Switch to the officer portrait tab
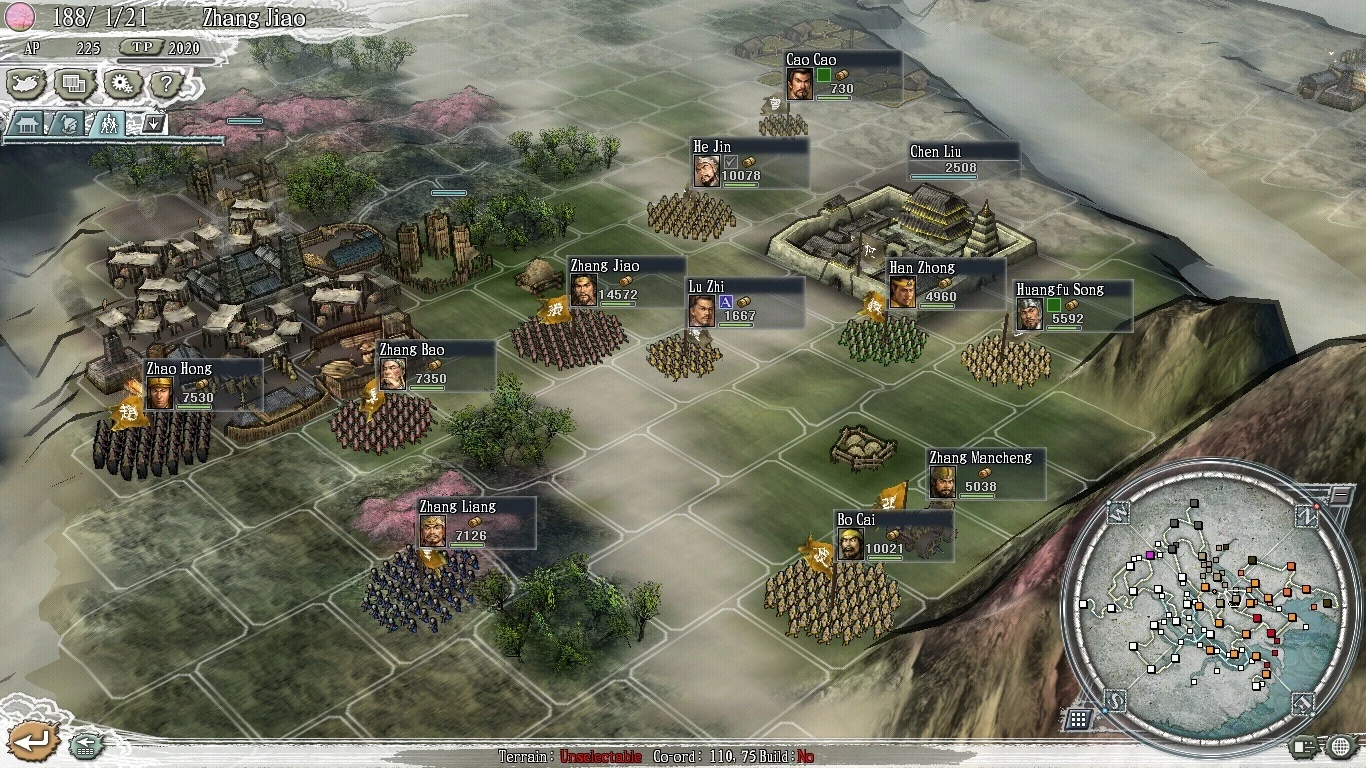 [x=67, y=124]
